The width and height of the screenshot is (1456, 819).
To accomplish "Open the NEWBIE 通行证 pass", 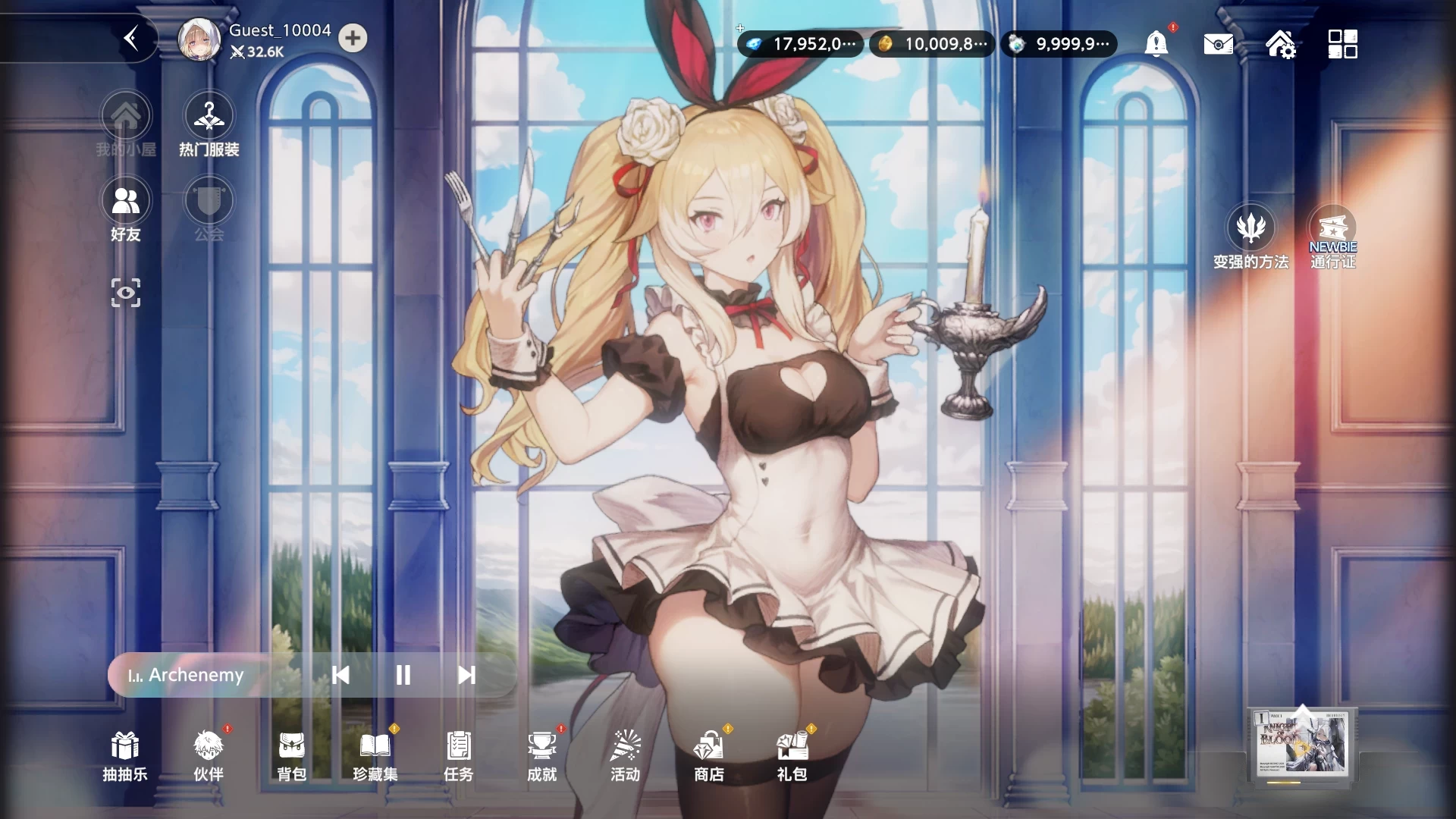I will tap(1332, 237).
